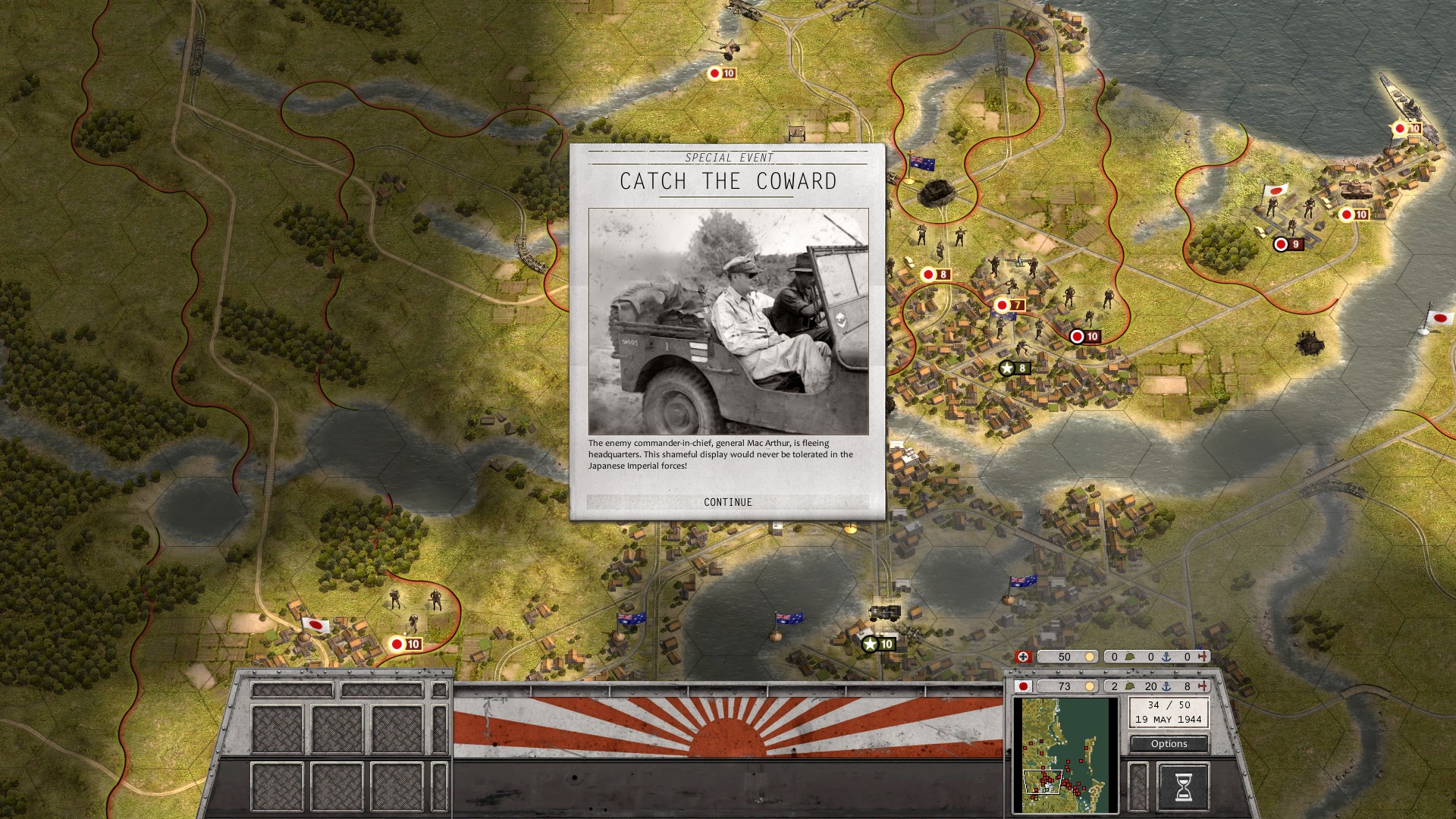Click the Allied roundel icon in the top resource bar
The image size is (1456, 819).
click(1024, 657)
